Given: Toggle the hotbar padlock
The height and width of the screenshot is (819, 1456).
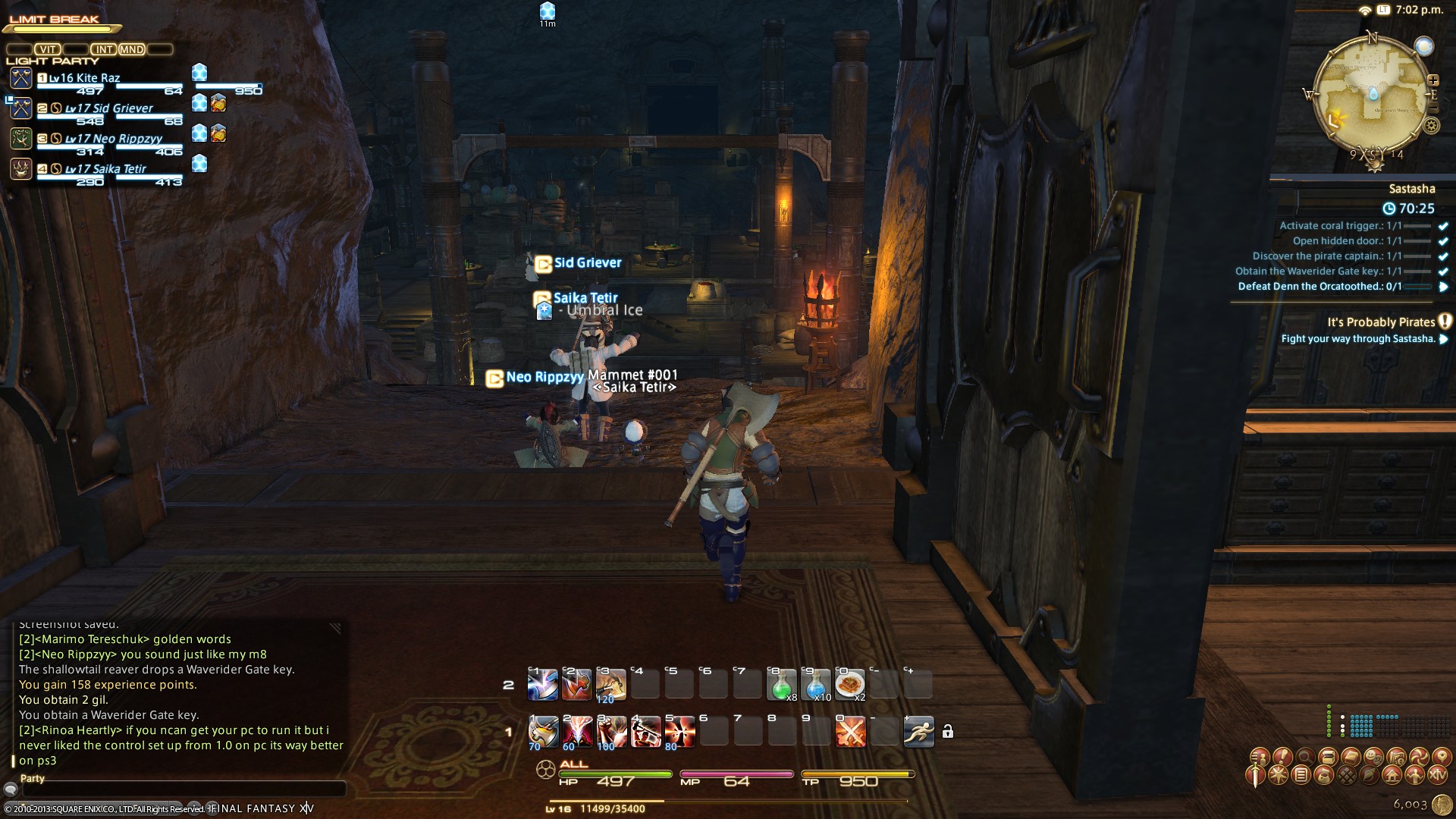Looking at the screenshot, I should pos(947,732).
